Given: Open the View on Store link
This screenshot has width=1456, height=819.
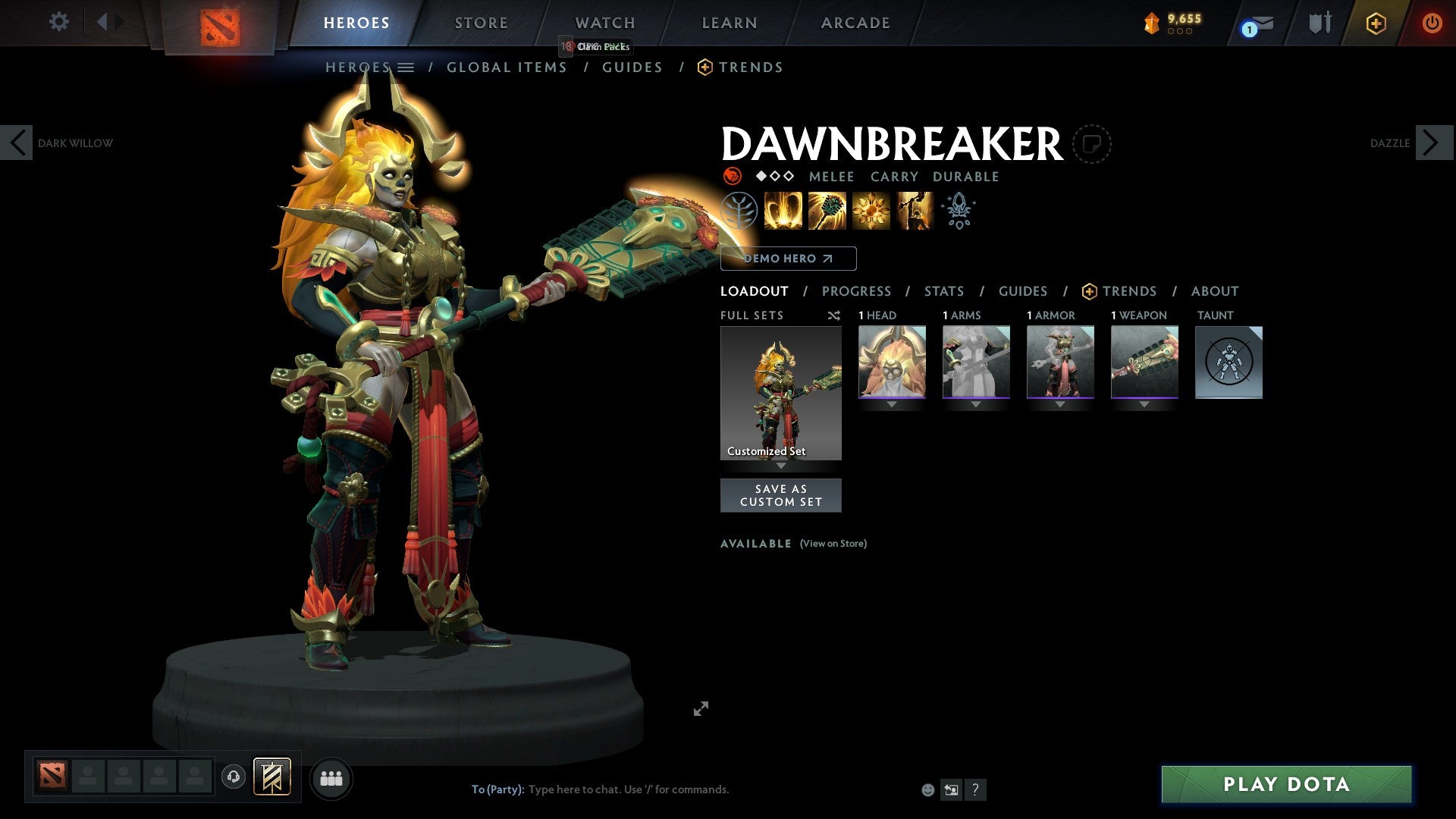Looking at the screenshot, I should point(833,544).
